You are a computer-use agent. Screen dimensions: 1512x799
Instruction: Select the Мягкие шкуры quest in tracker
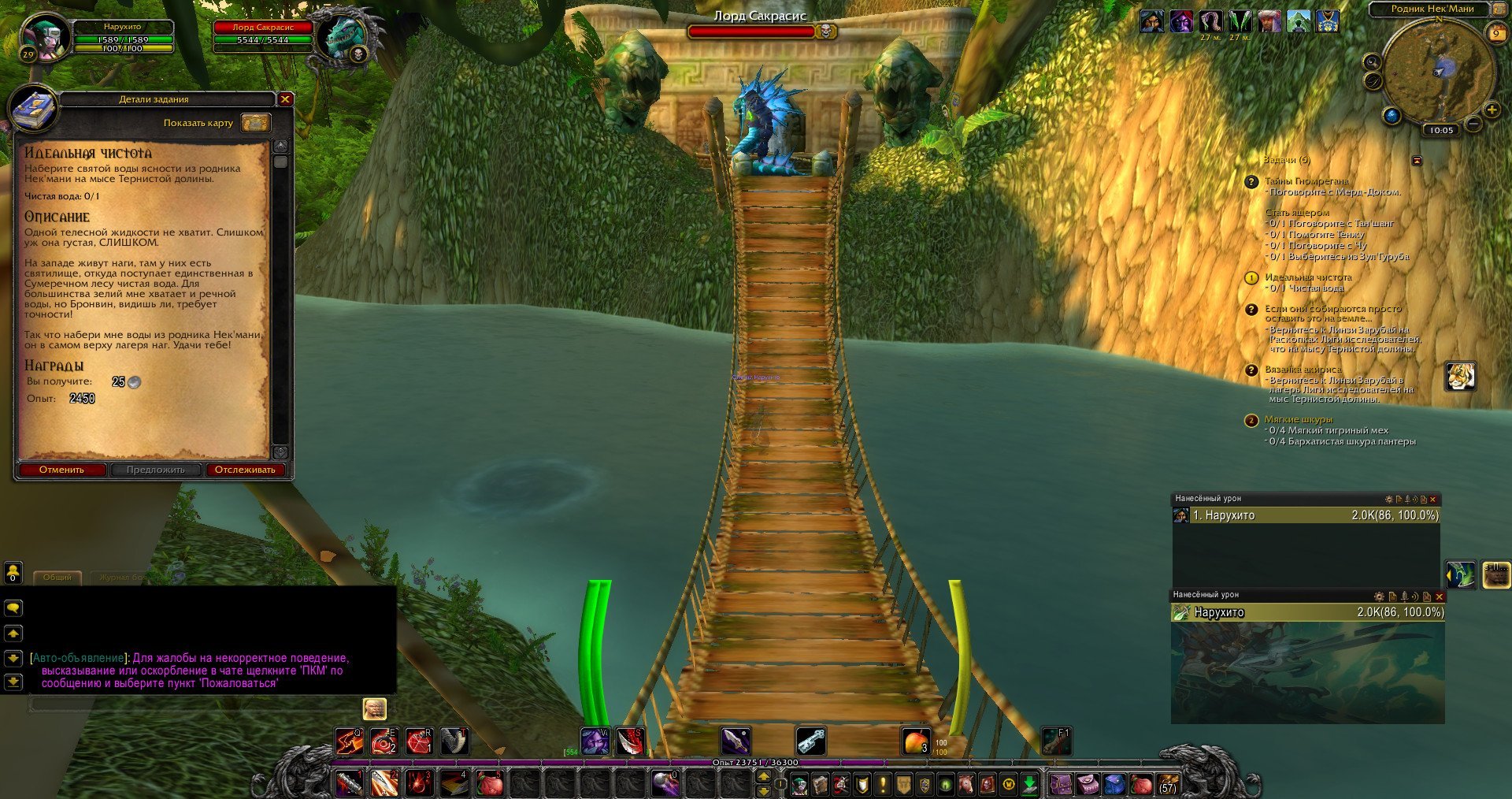pyautogui.click(x=1298, y=420)
